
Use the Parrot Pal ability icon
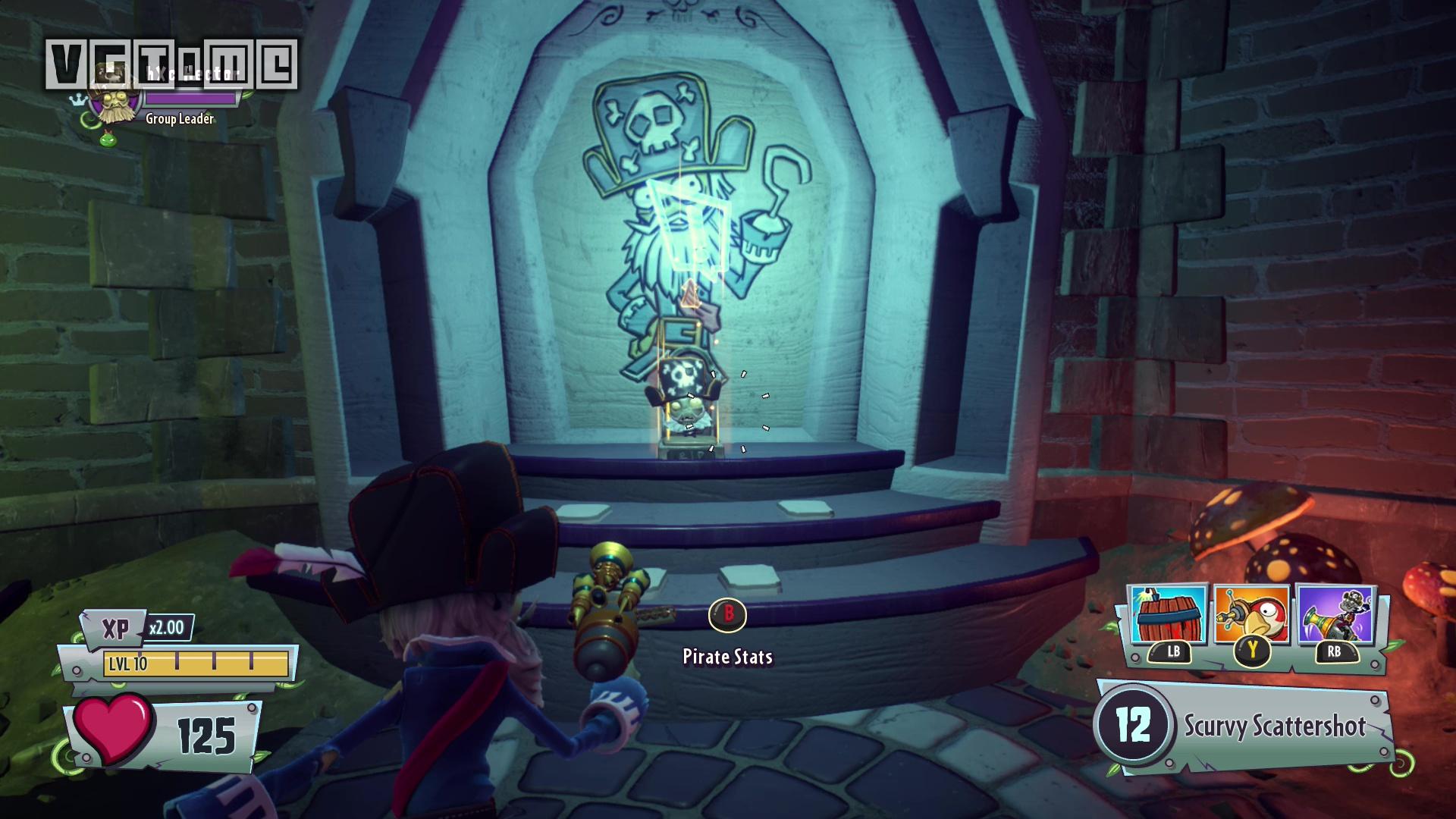(1251, 616)
